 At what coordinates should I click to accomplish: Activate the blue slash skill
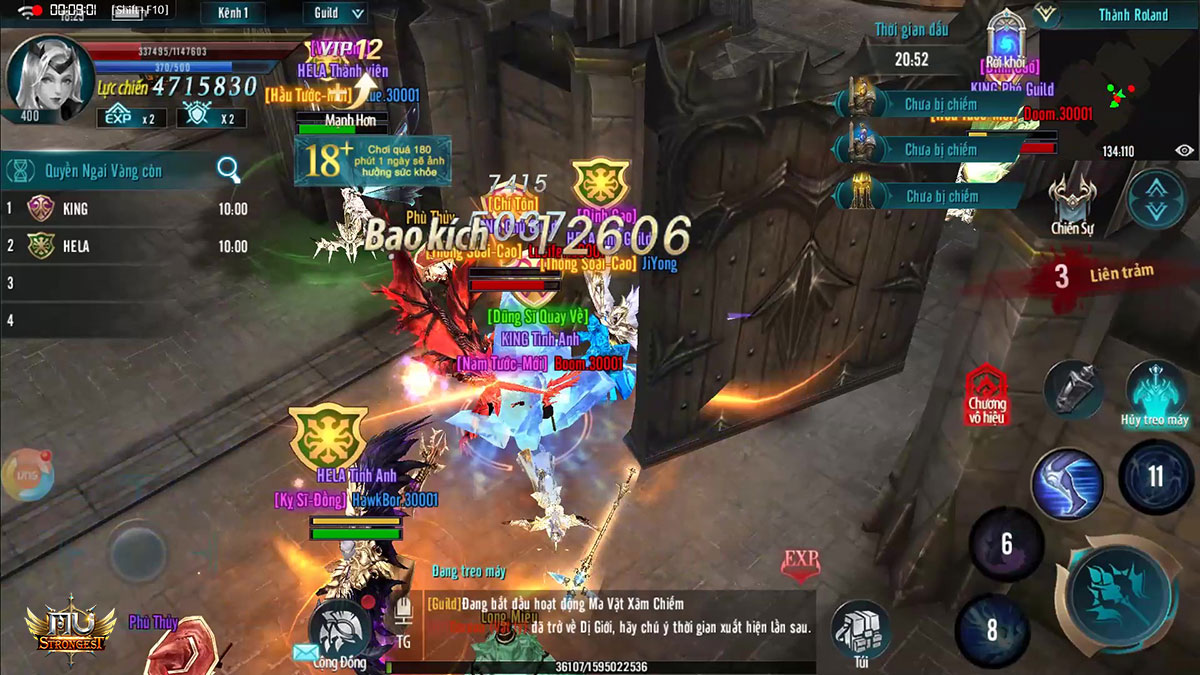click(x=1067, y=482)
